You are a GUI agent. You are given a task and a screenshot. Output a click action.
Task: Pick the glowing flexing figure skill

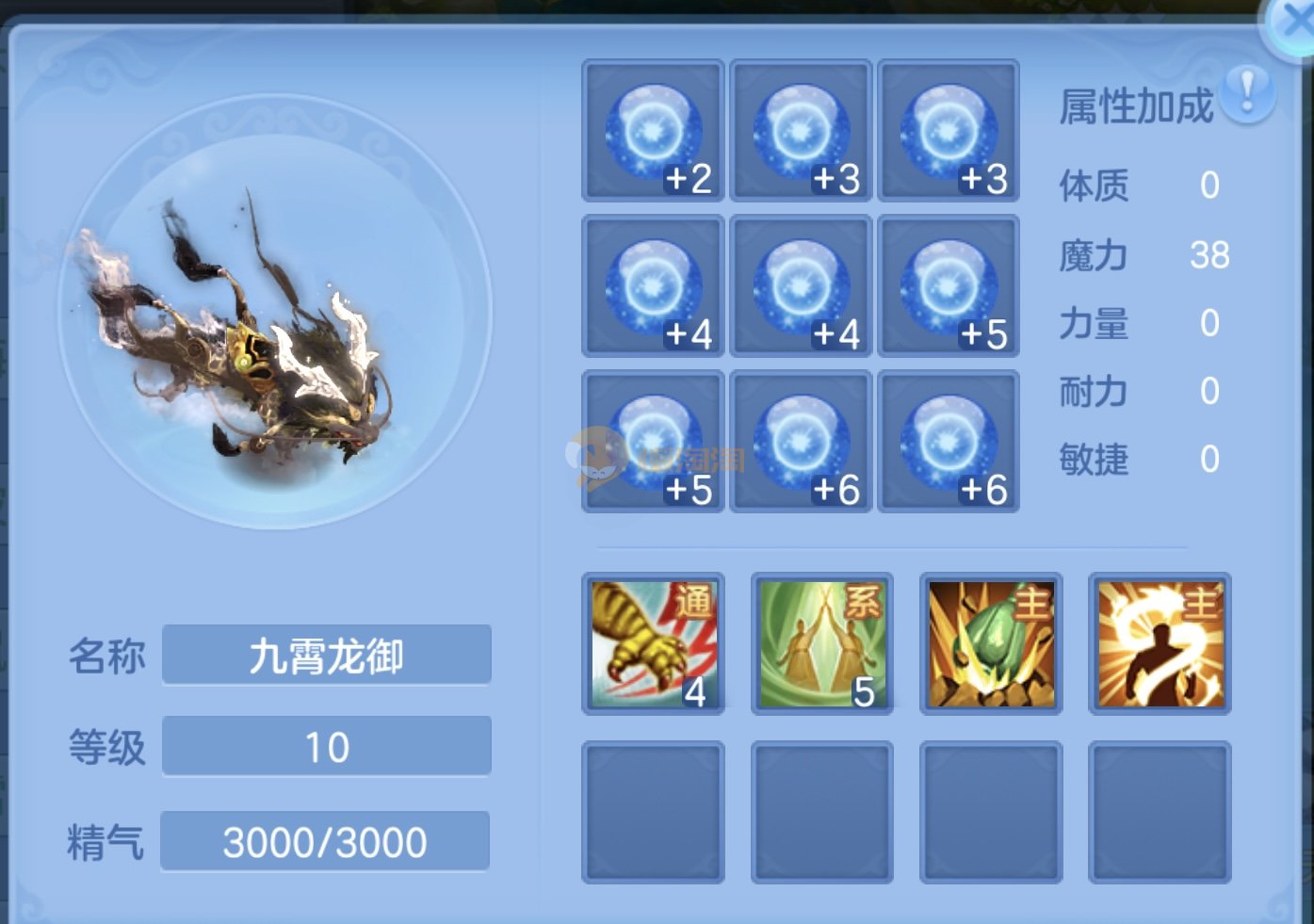pos(1160,644)
